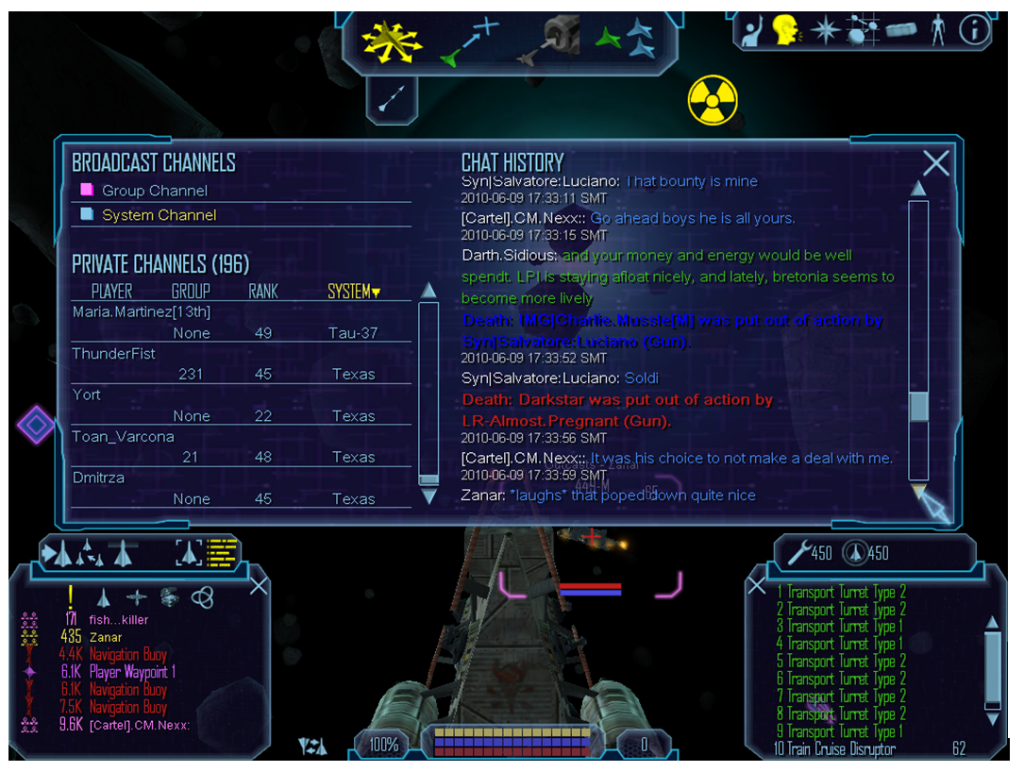Choose the System Channel broadcast option
1024x772 pixels.
point(158,215)
